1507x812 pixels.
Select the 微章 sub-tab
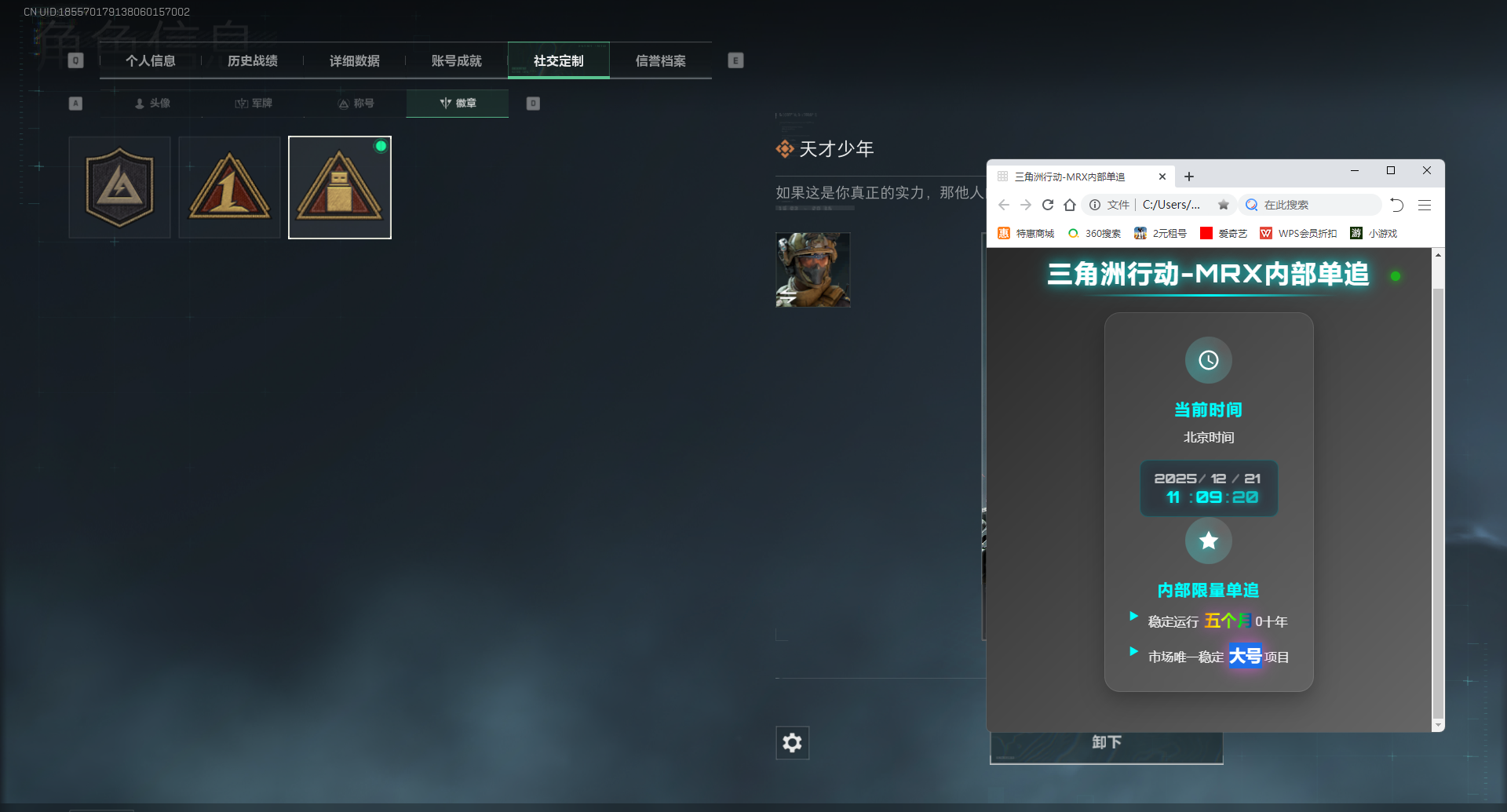point(458,103)
